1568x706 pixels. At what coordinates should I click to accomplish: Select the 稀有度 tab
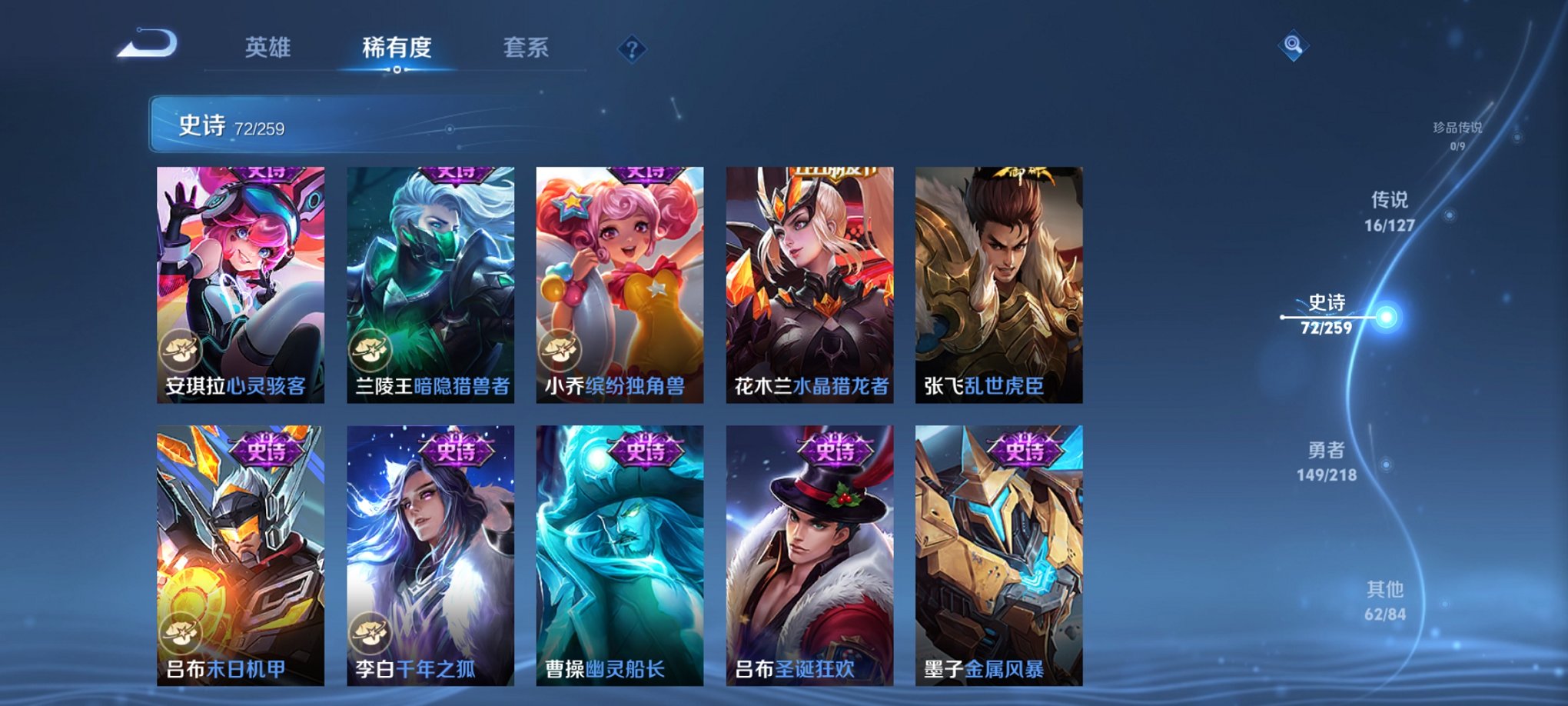coord(397,48)
